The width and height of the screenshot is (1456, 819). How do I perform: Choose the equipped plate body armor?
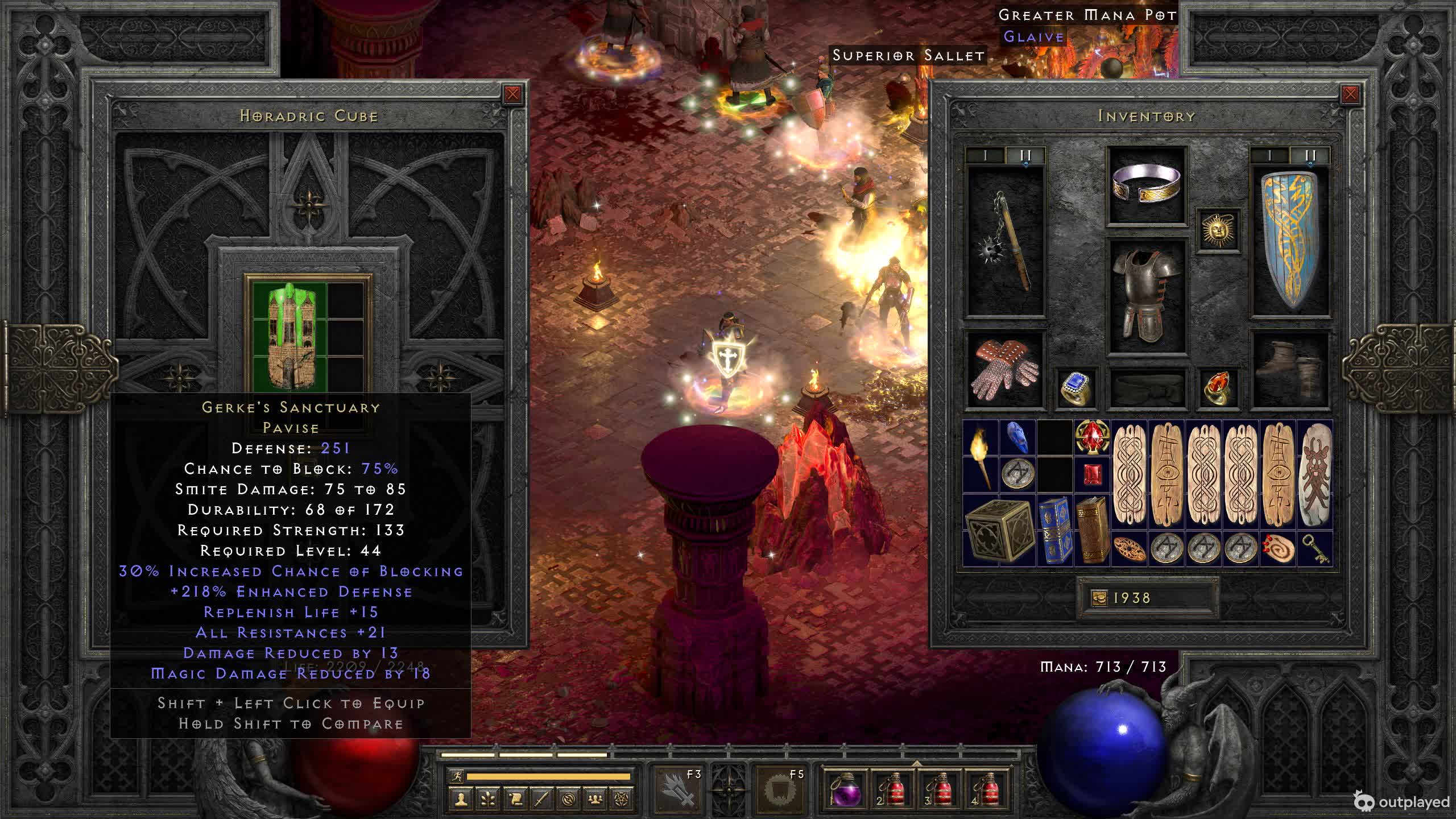tap(1147, 296)
